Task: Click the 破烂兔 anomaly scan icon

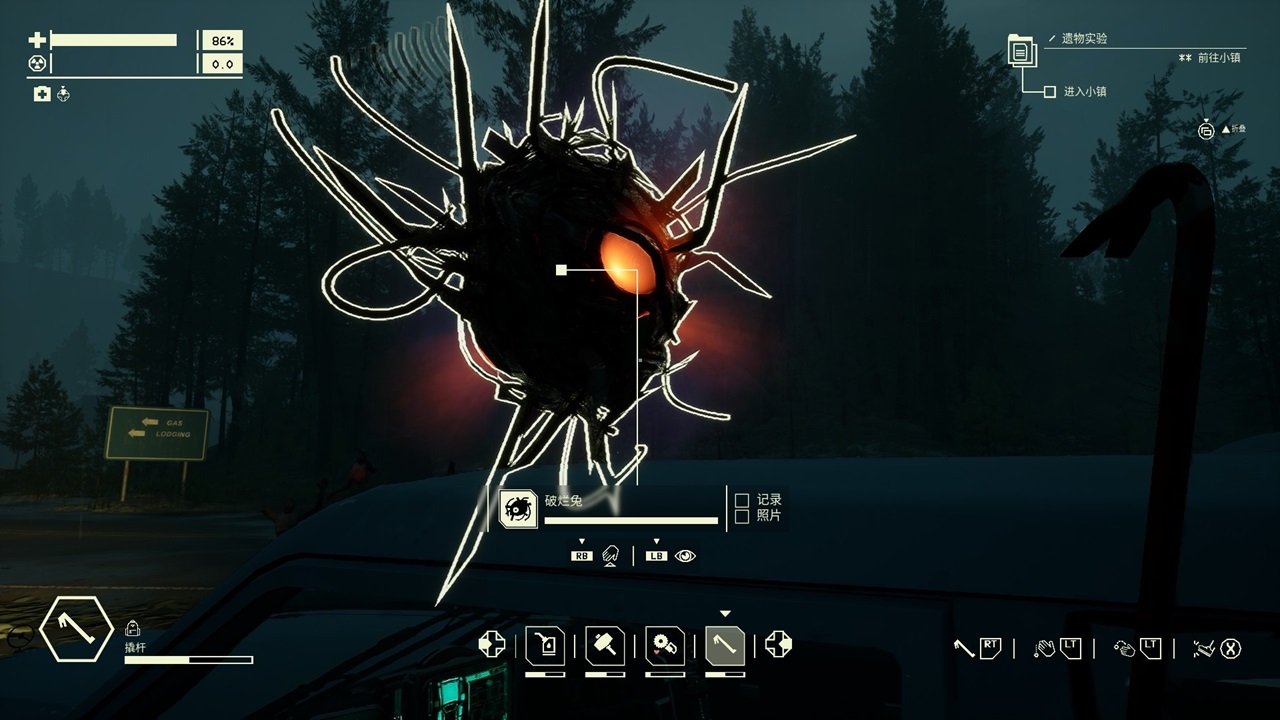Action: [518, 509]
